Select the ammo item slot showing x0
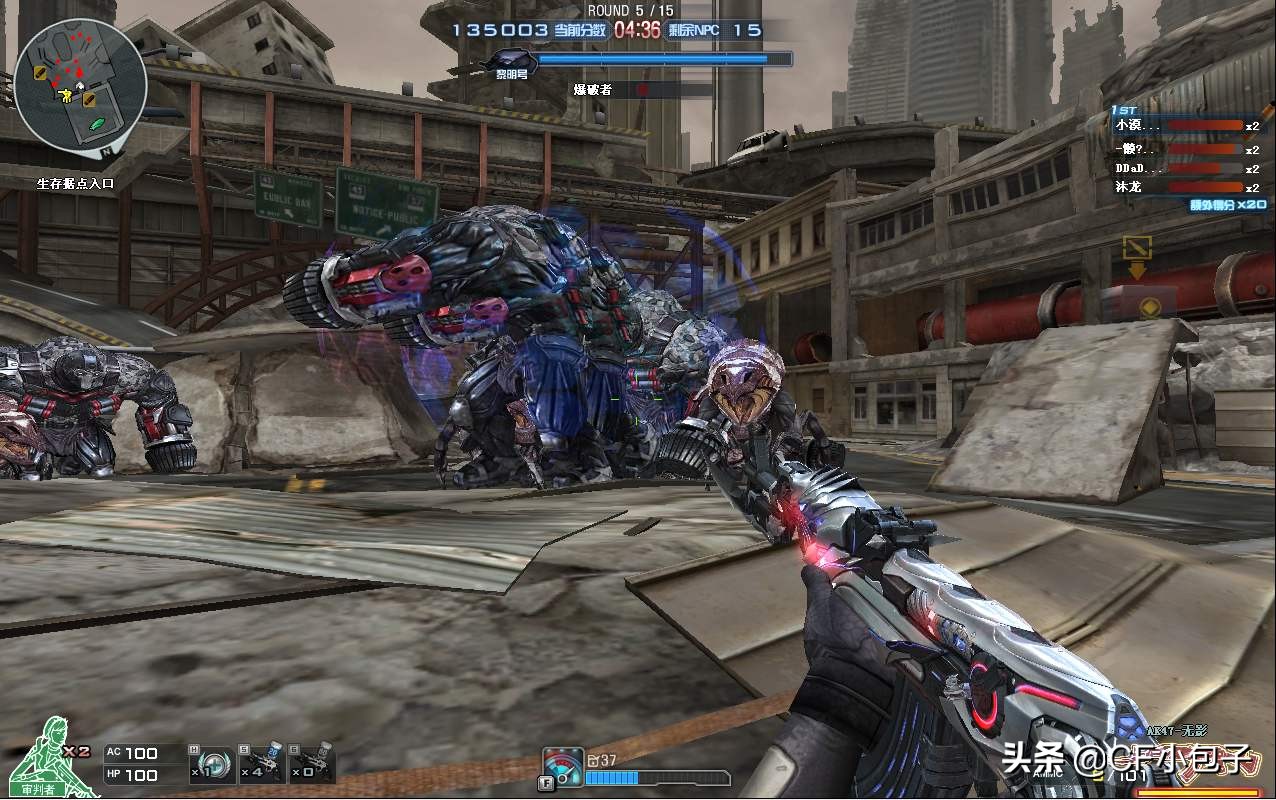Screen dimensions: 1276x800 click(x=312, y=764)
